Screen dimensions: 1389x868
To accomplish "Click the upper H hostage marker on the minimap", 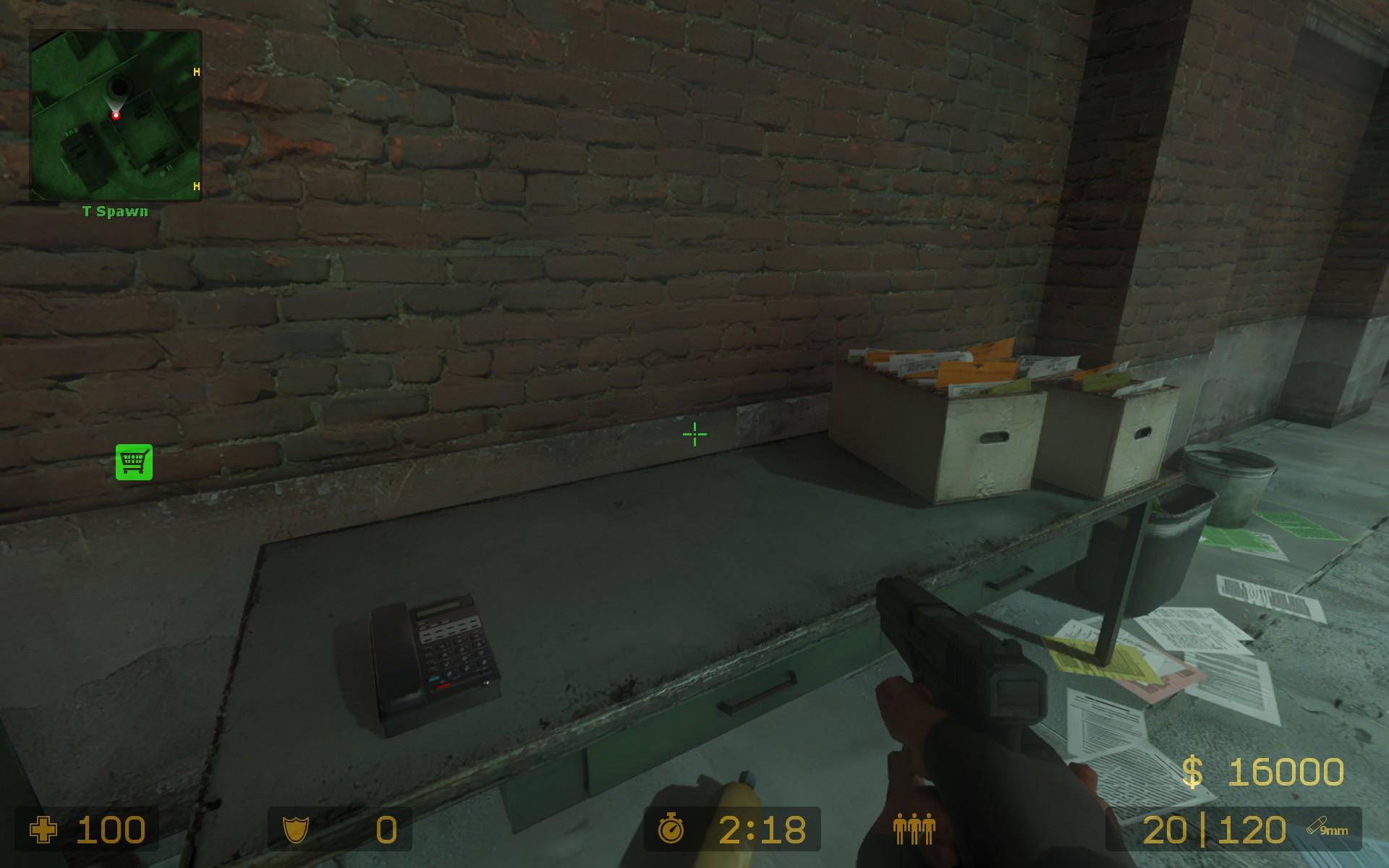I will coord(195,71).
